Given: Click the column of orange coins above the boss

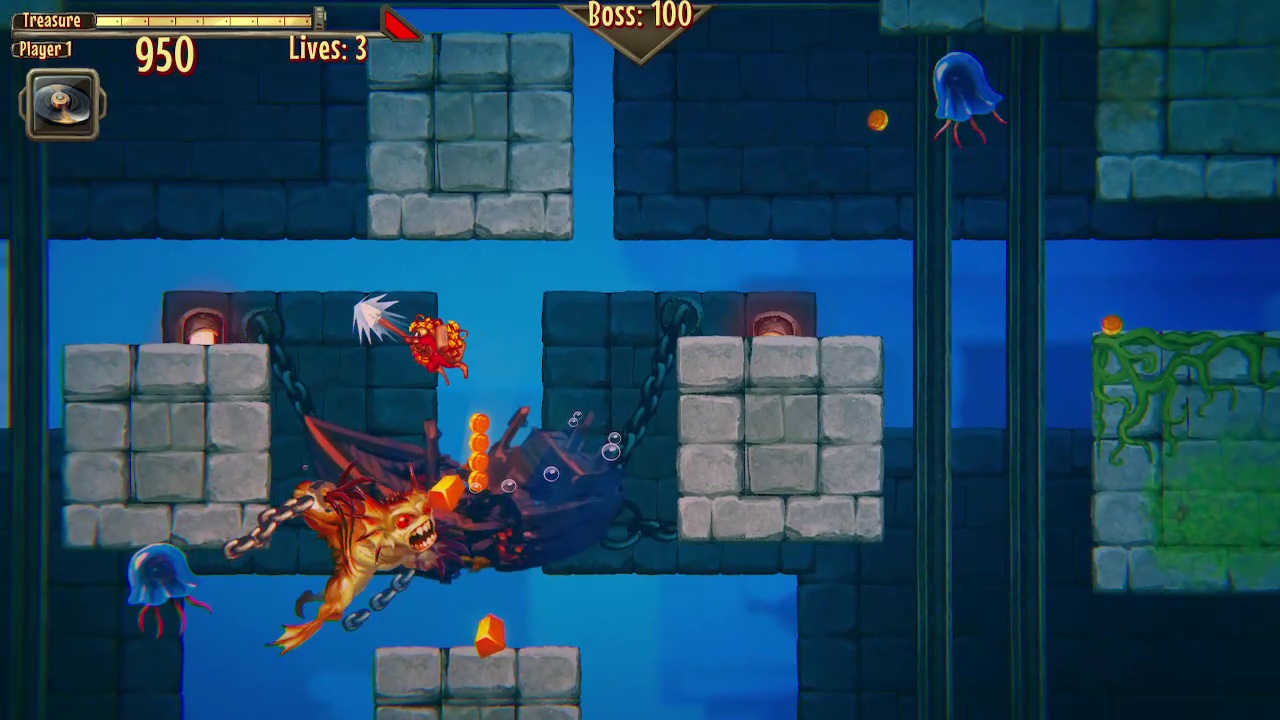Looking at the screenshot, I should 481,450.
